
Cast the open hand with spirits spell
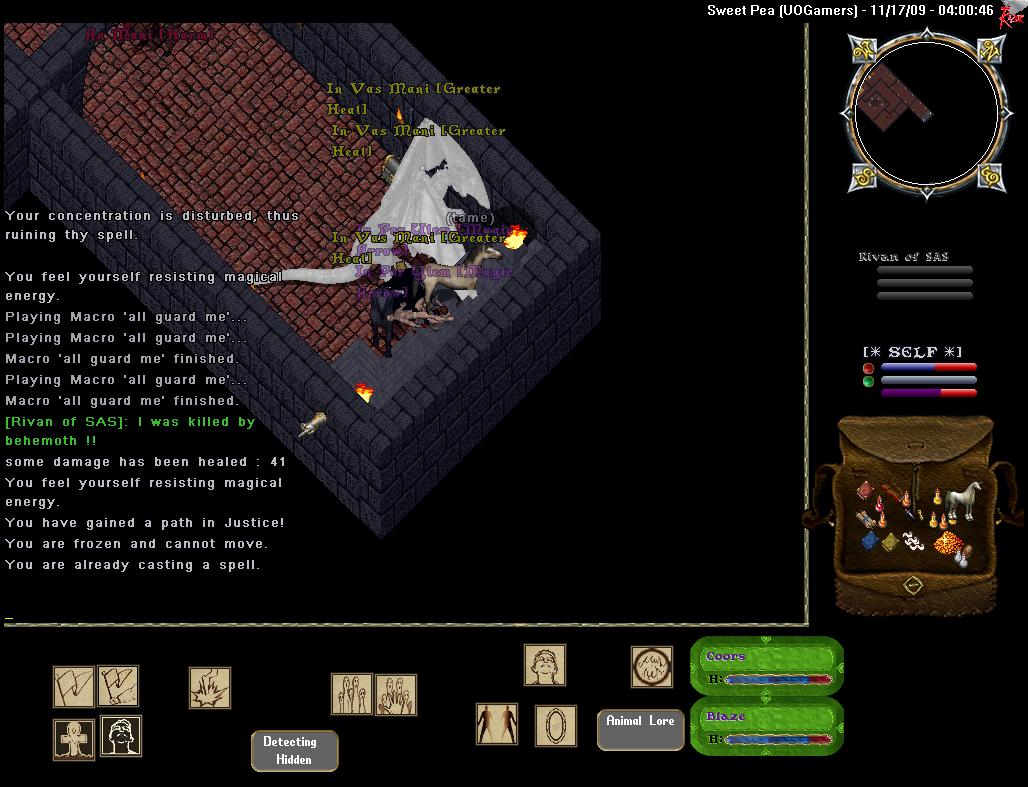[396, 695]
